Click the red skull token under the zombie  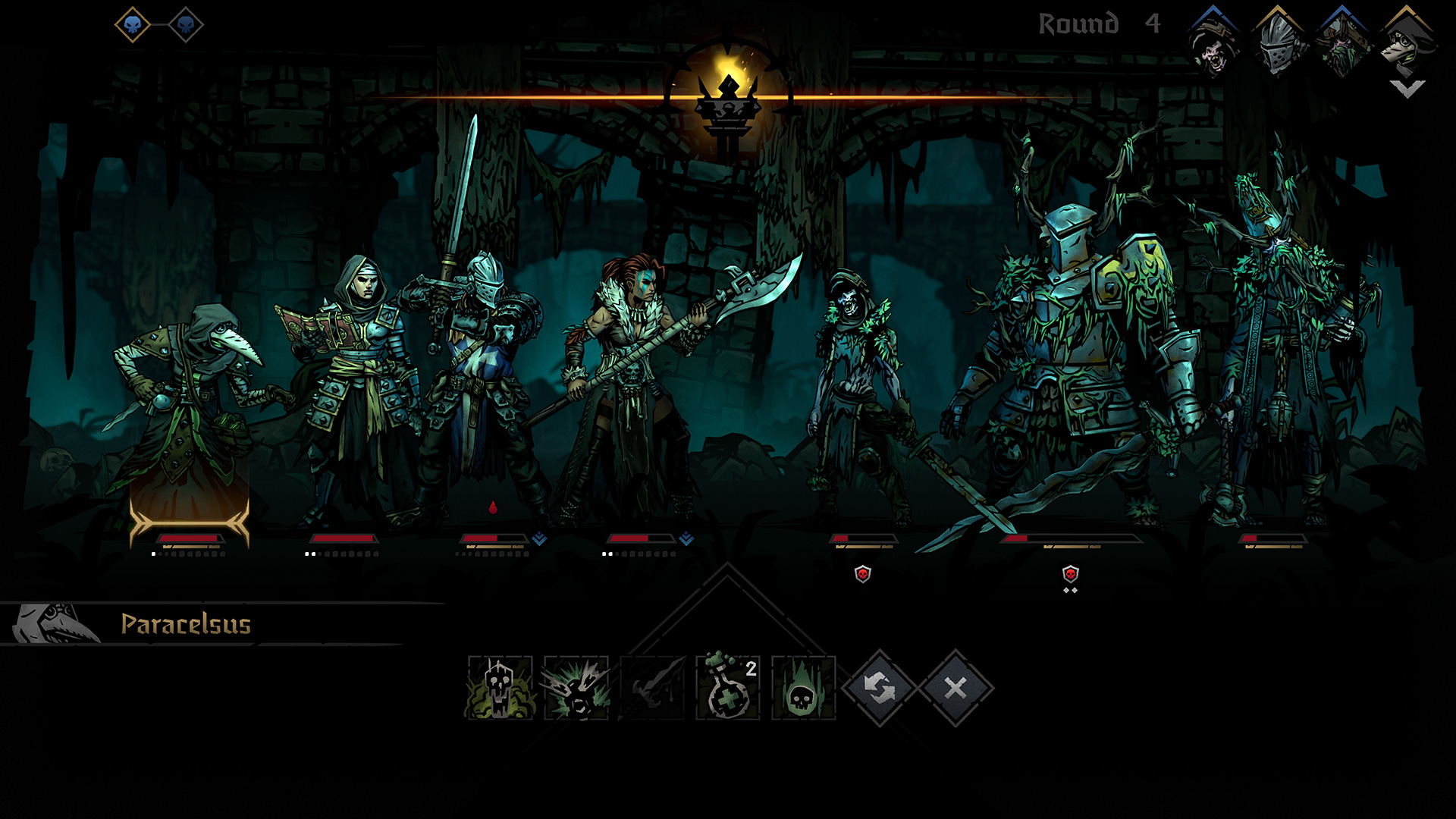pyautogui.click(x=862, y=574)
